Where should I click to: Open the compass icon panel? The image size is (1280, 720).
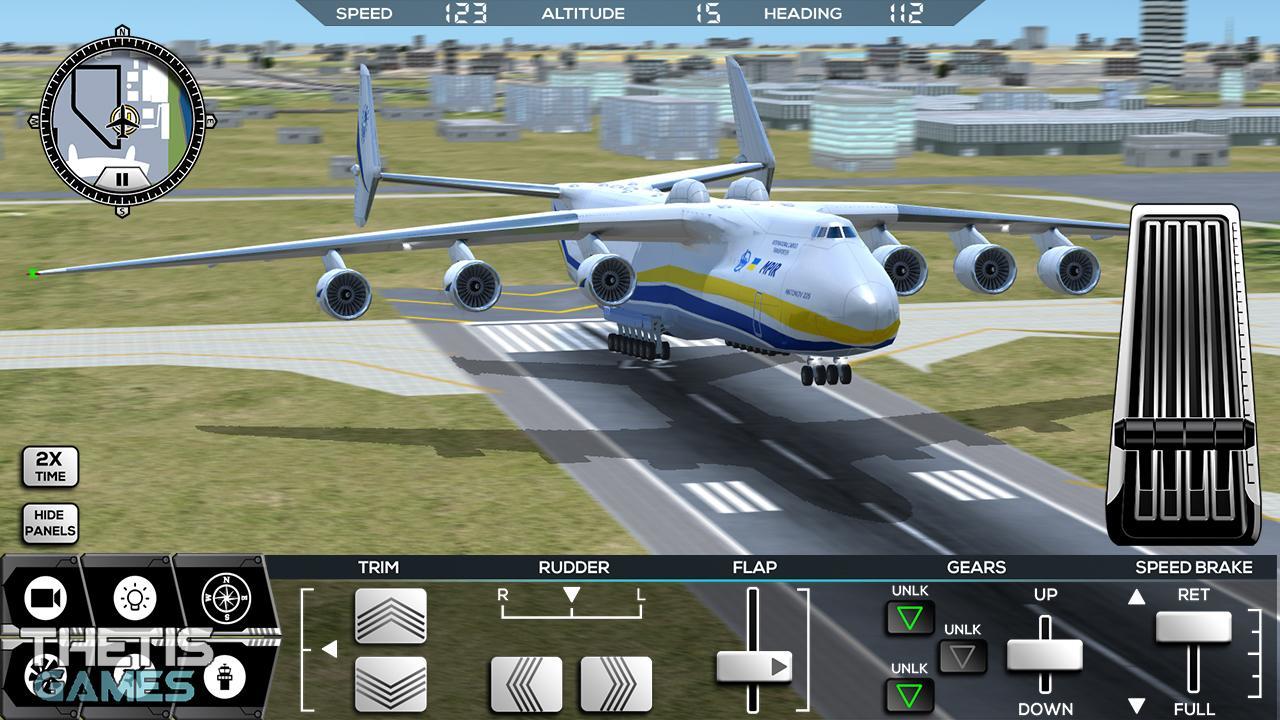[x=226, y=596]
